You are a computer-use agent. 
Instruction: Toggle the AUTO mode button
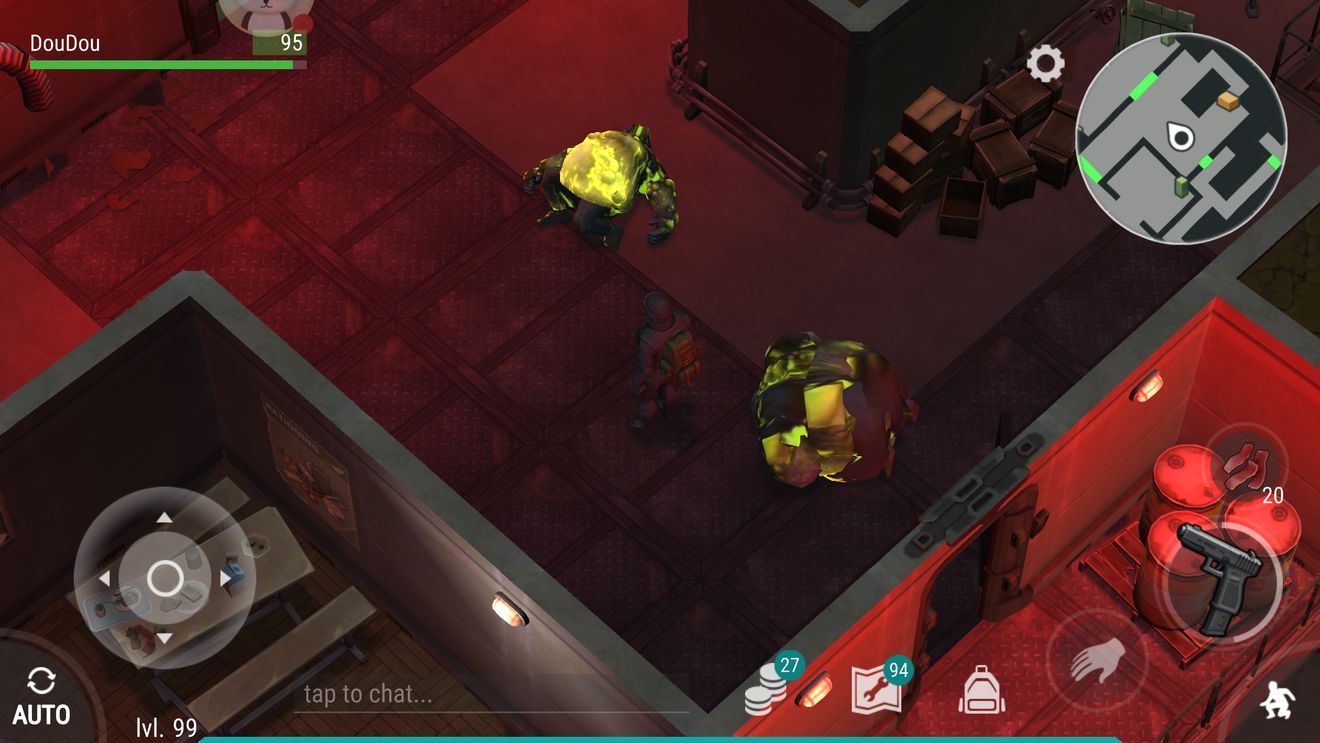[41, 697]
